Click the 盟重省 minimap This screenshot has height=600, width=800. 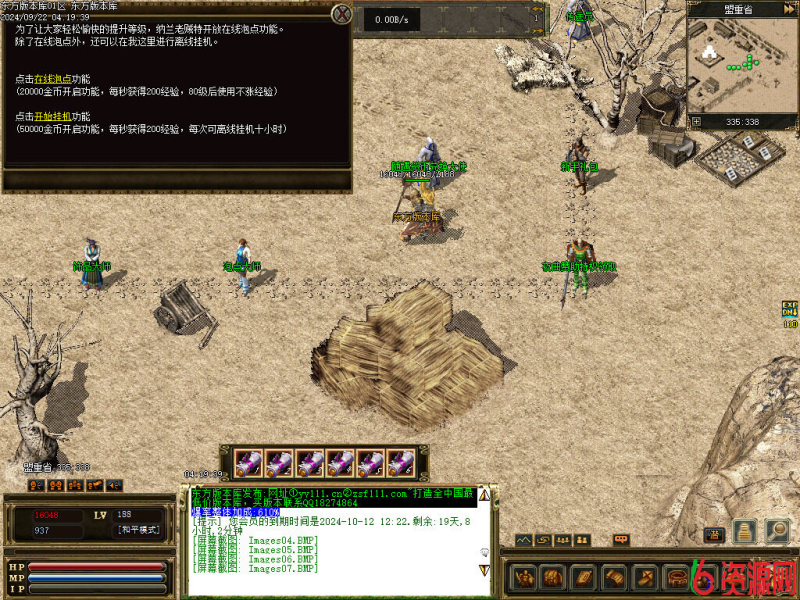tap(742, 65)
